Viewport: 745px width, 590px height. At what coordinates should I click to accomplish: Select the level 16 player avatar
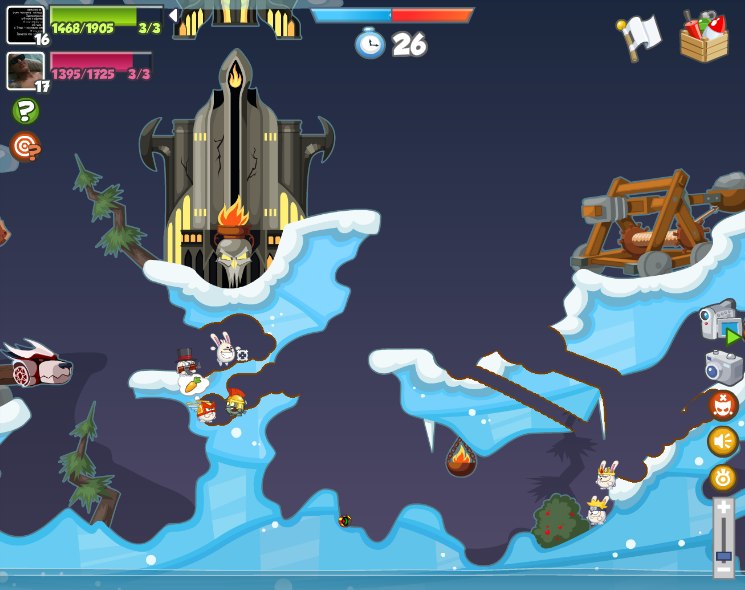coord(25,24)
